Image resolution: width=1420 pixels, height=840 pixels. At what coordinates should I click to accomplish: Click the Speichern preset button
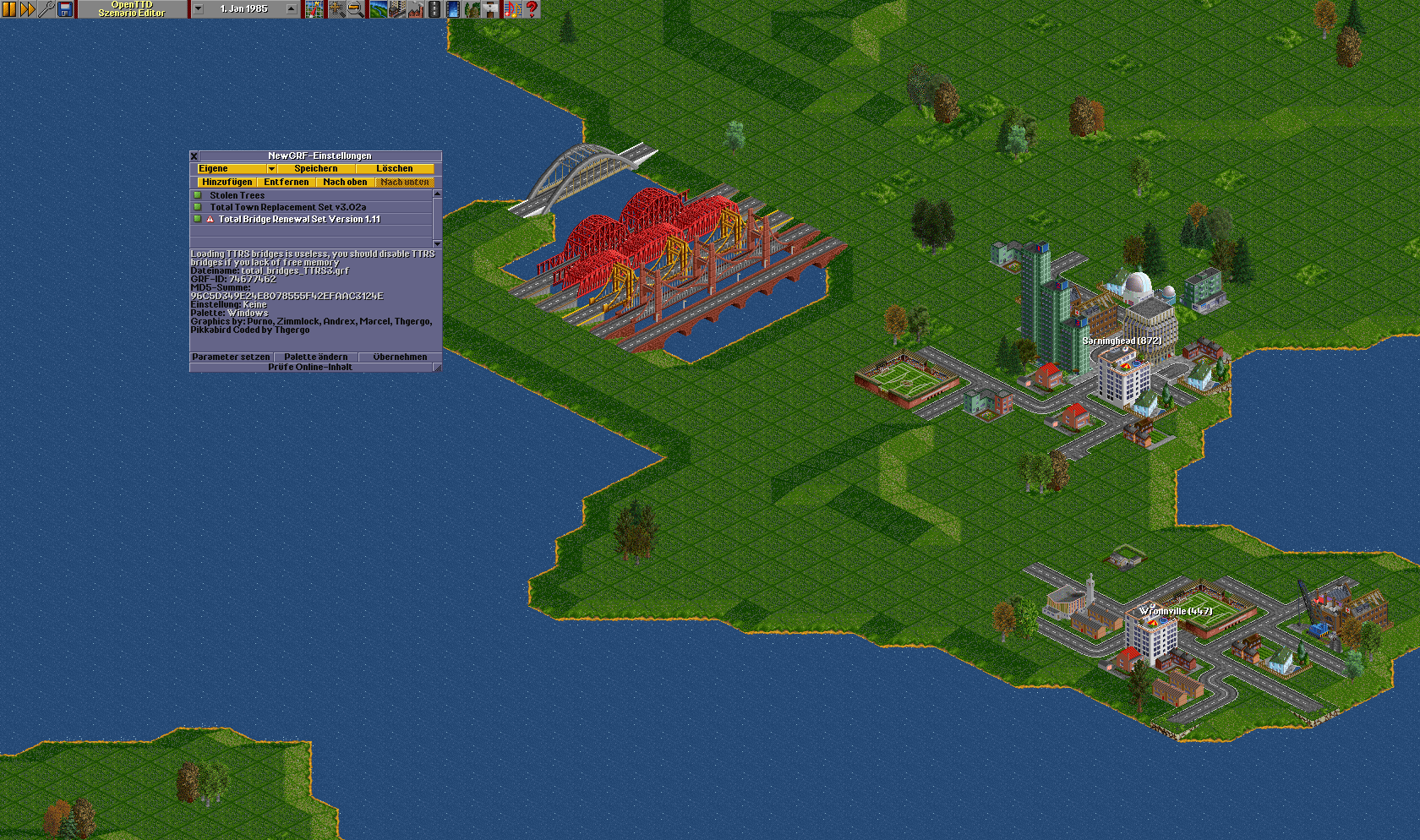click(316, 169)
